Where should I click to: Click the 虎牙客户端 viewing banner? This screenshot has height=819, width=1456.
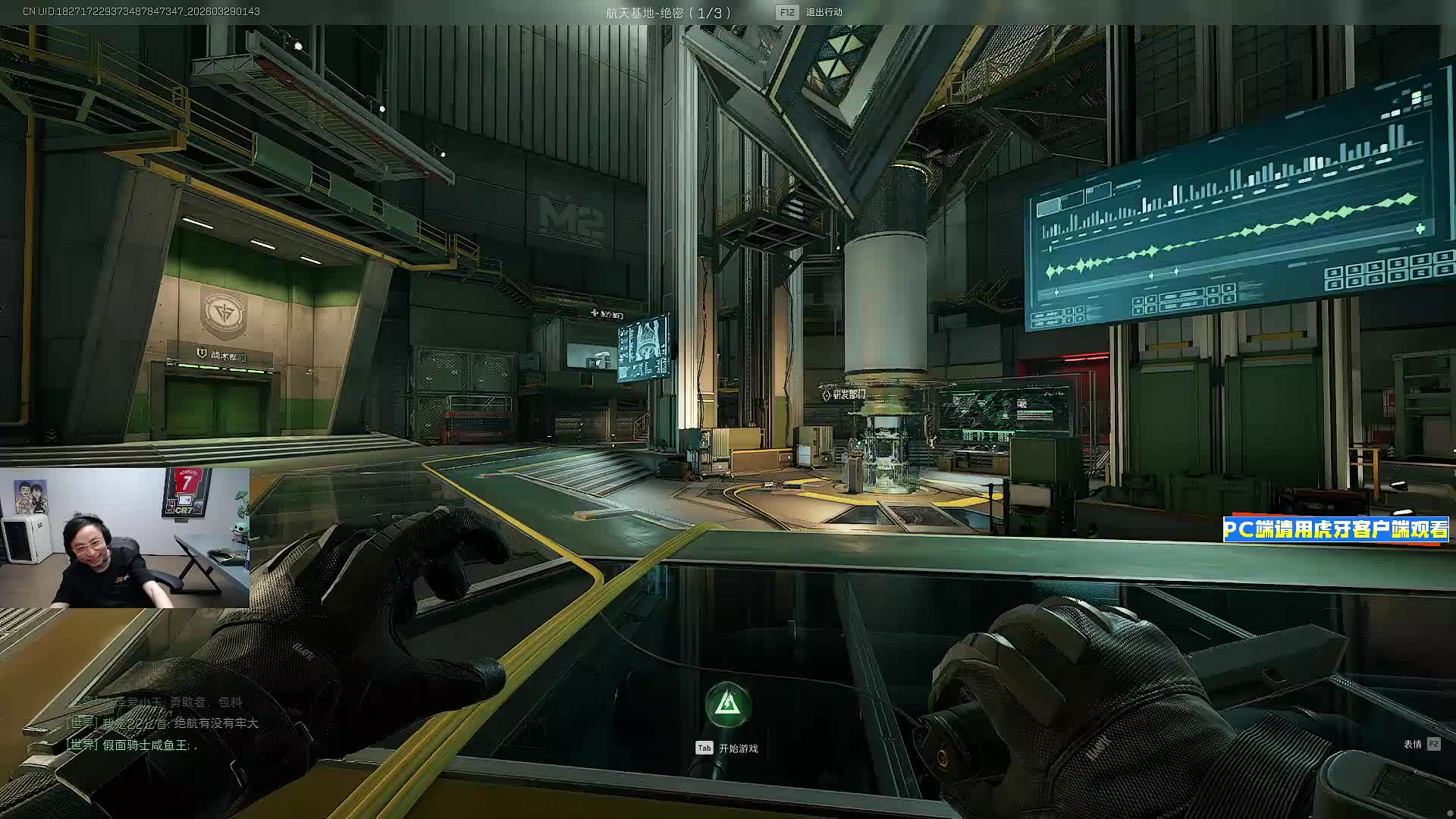click(1335, 529)
